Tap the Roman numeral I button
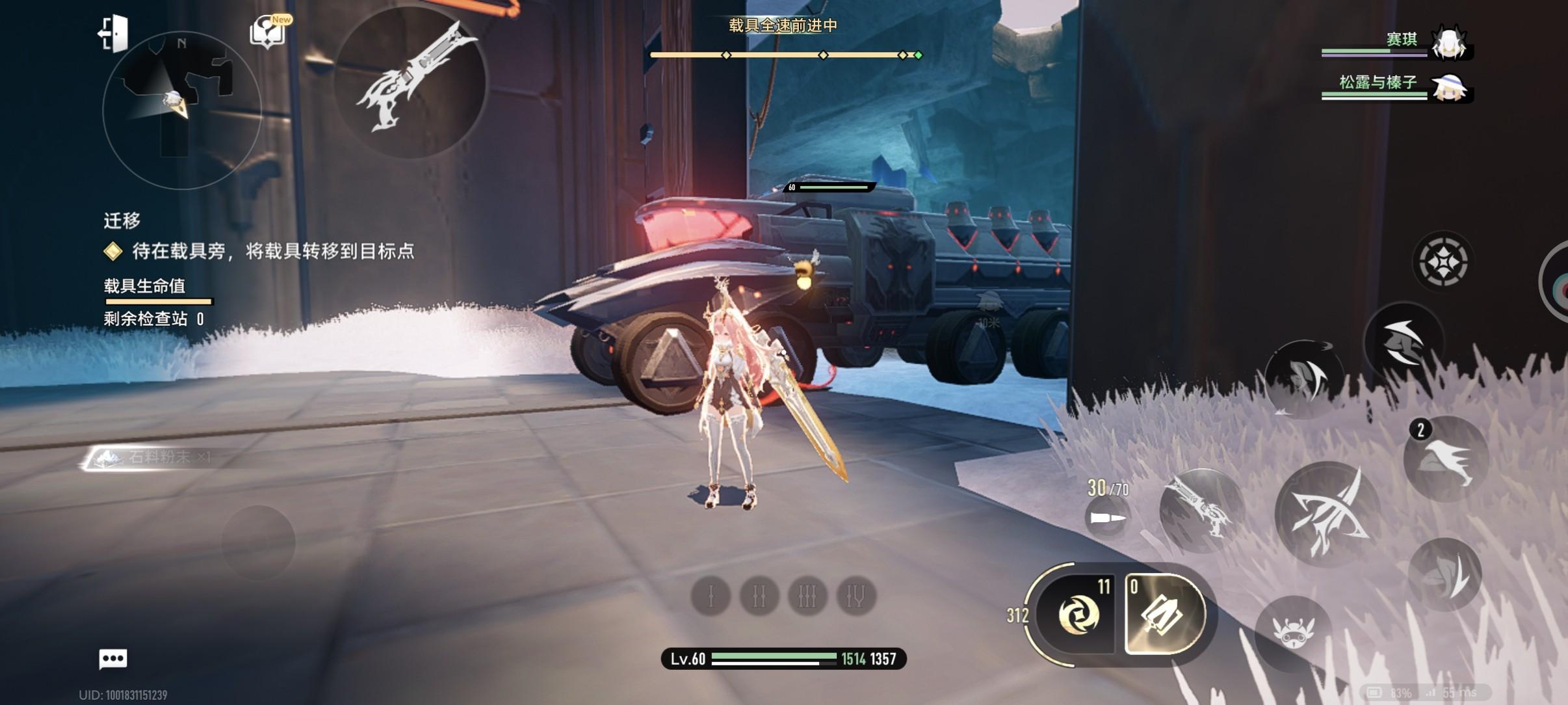Image resolution: width=1568 pixels, height=705 pixels. pos(711,596)
